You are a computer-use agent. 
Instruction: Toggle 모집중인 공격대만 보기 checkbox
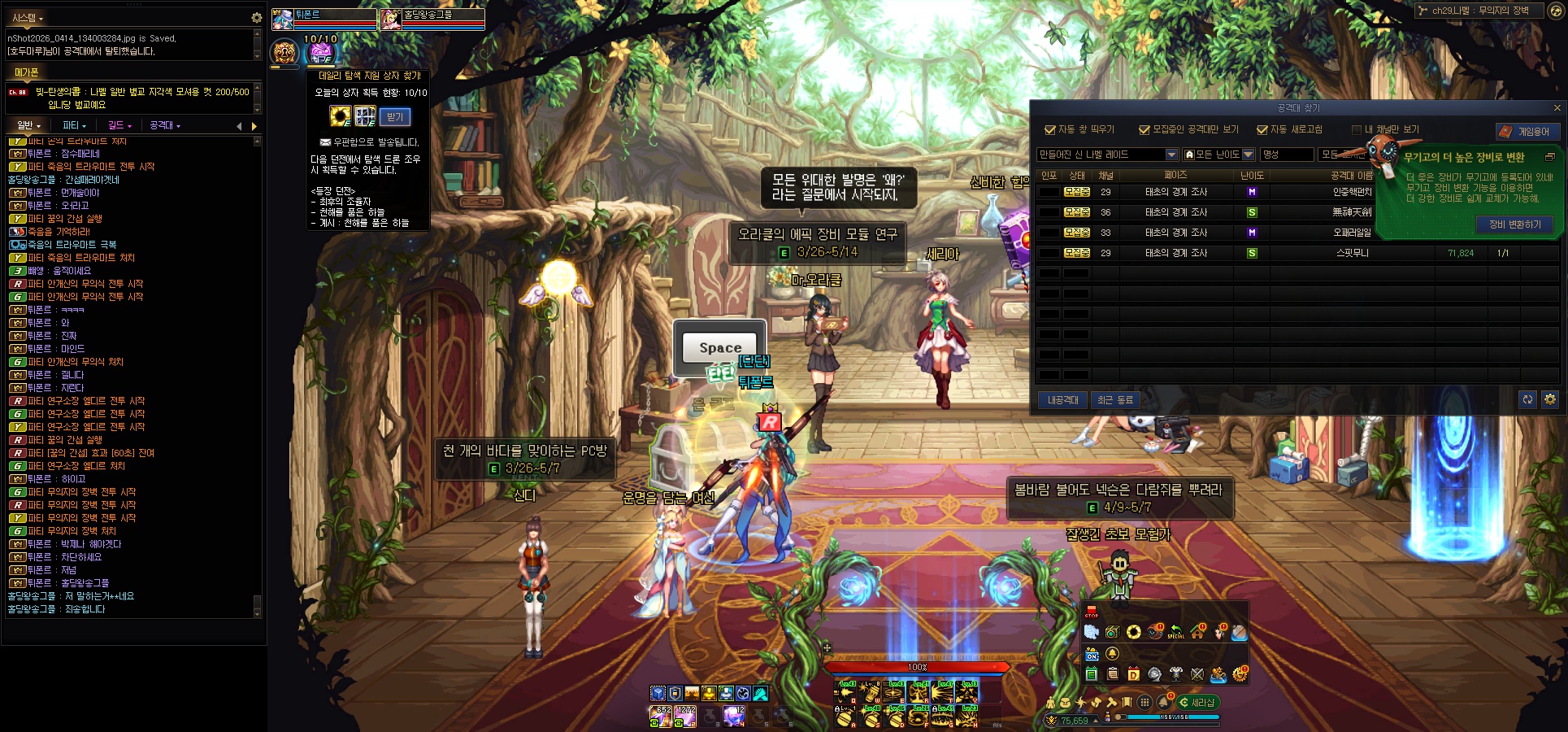pyautogui.click(x=1145, y=130)
